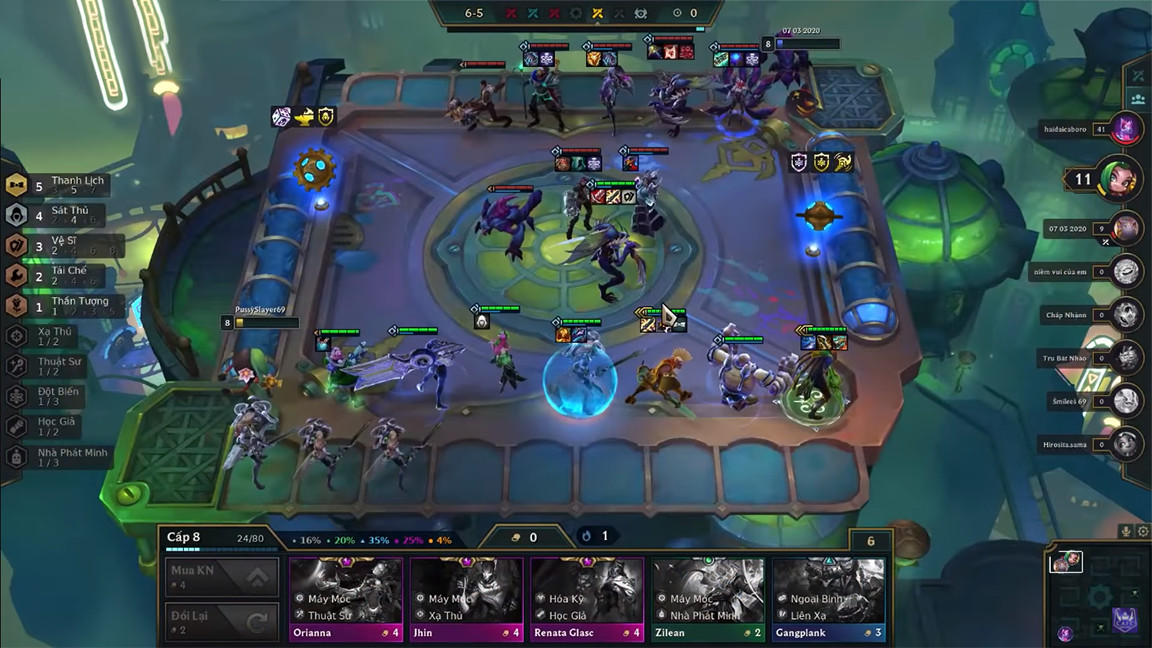Choose Smilee$ 69 in player list
This screenshot has height=648, width=1152.
point(1127,399)
